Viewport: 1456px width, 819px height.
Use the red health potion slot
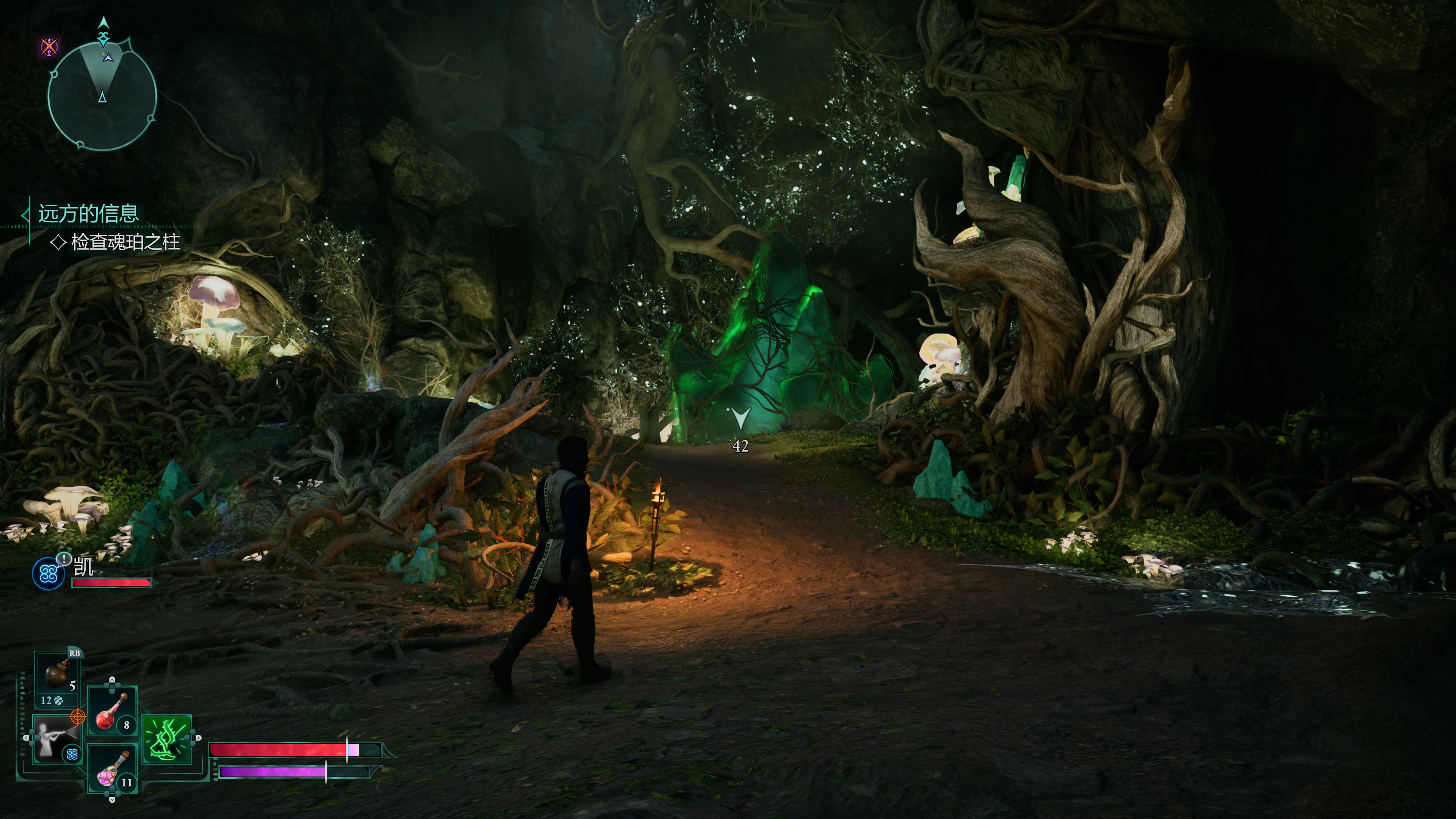coord(112,712)
